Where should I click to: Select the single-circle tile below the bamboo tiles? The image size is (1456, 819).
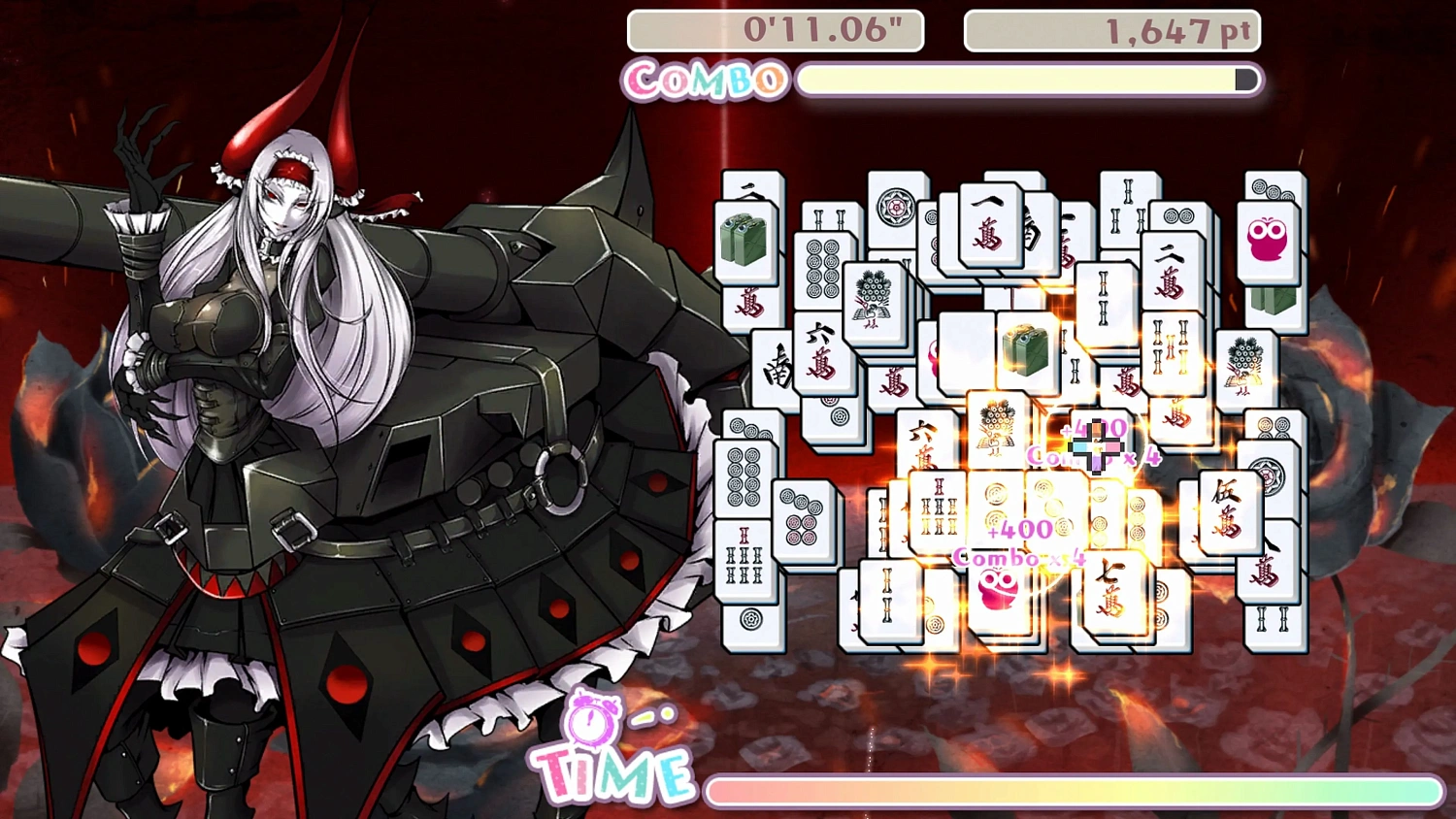[750, 618]
